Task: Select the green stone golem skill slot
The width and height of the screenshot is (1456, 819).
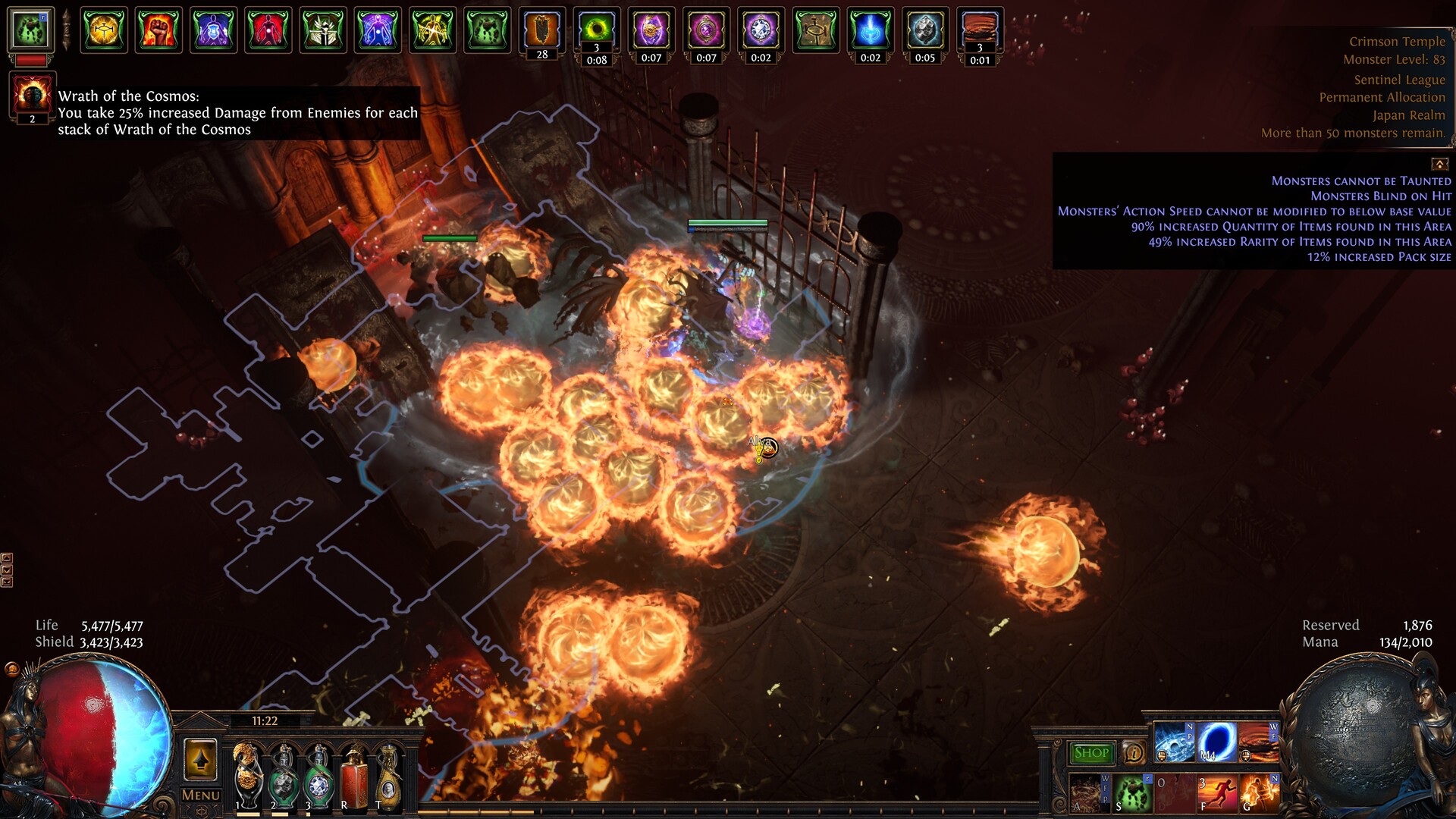Action: [1132, 793]
